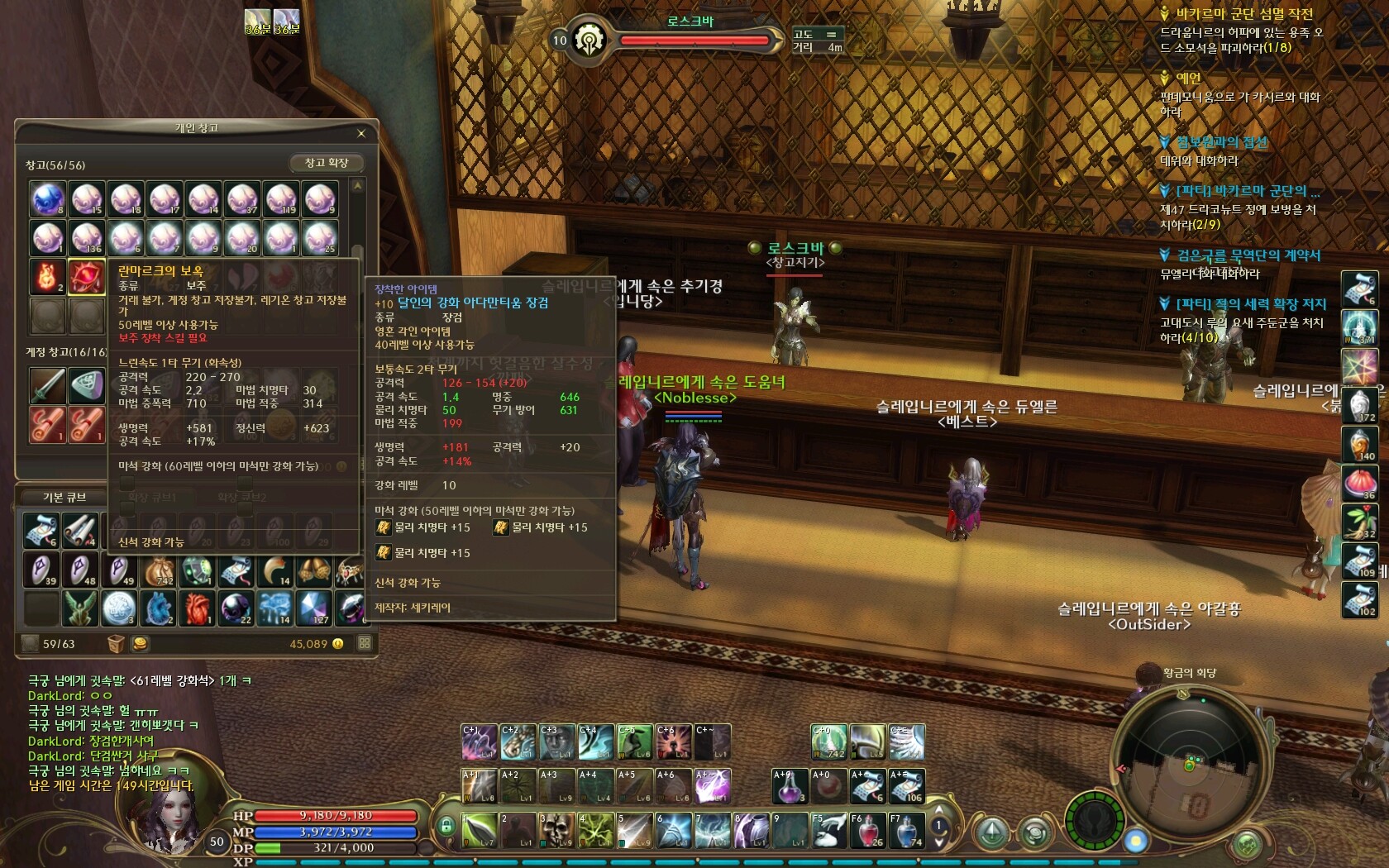This screenshot has height=868, width=1389.
Task: Click the circular minimap
Action: [1189, 765]
